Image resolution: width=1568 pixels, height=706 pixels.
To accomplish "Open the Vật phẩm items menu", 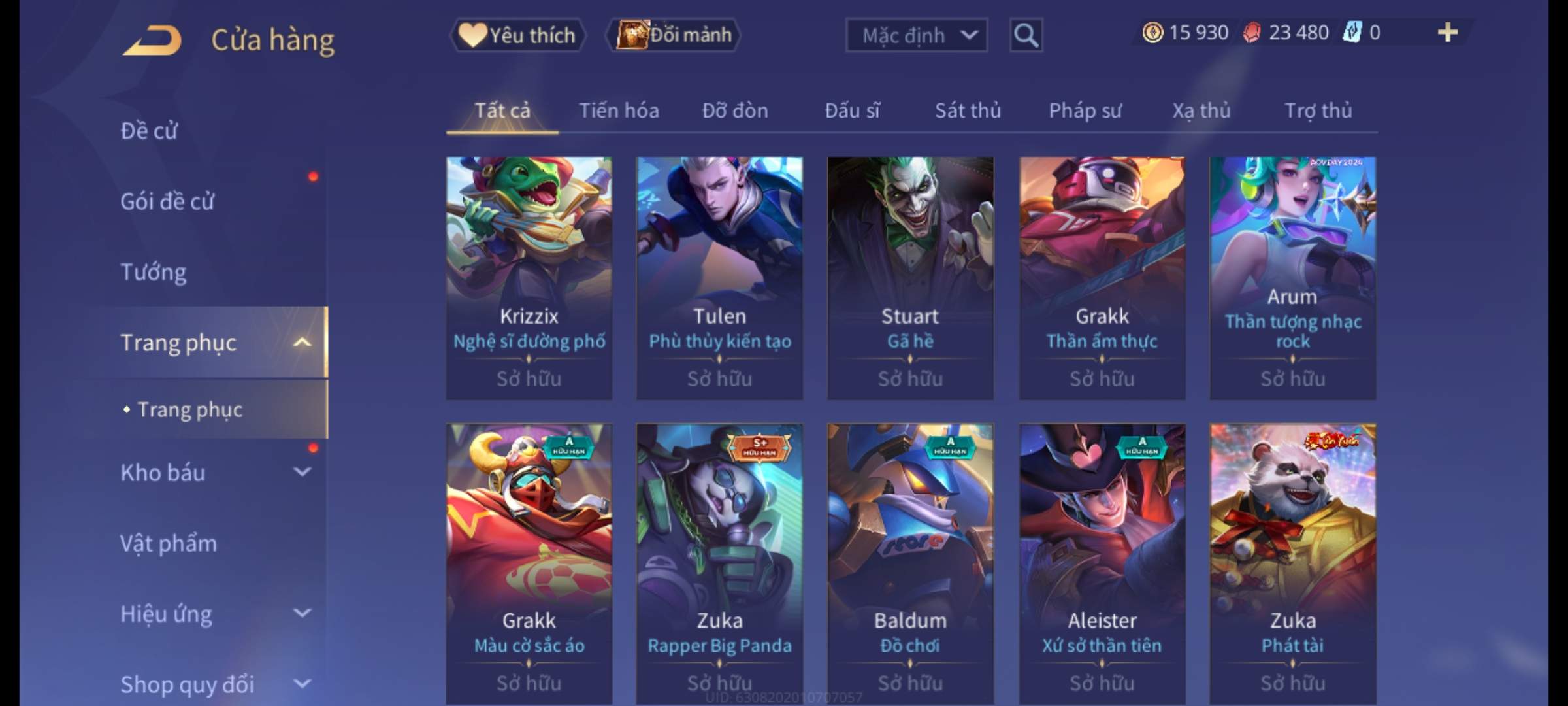I will (169, 543).
